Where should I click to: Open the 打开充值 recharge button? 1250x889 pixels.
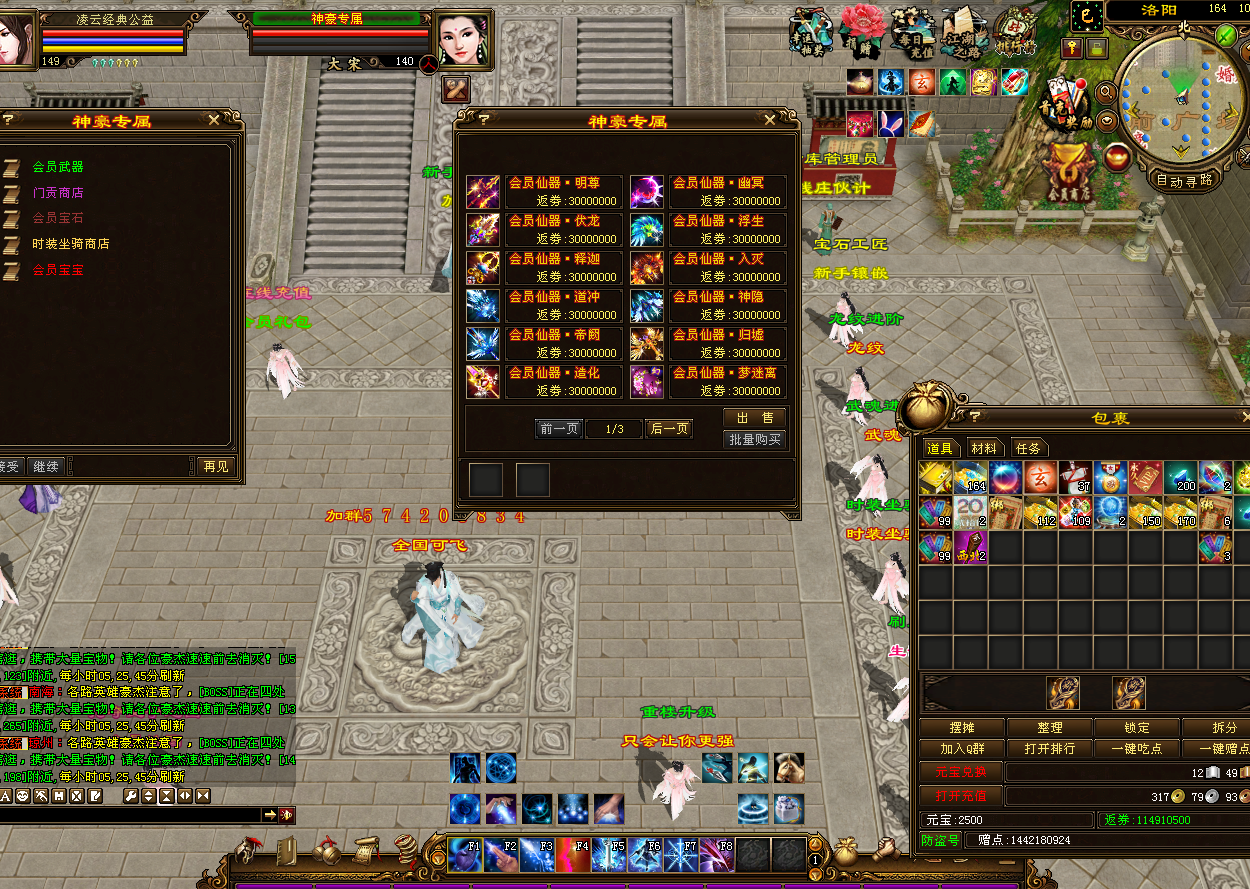960,796
